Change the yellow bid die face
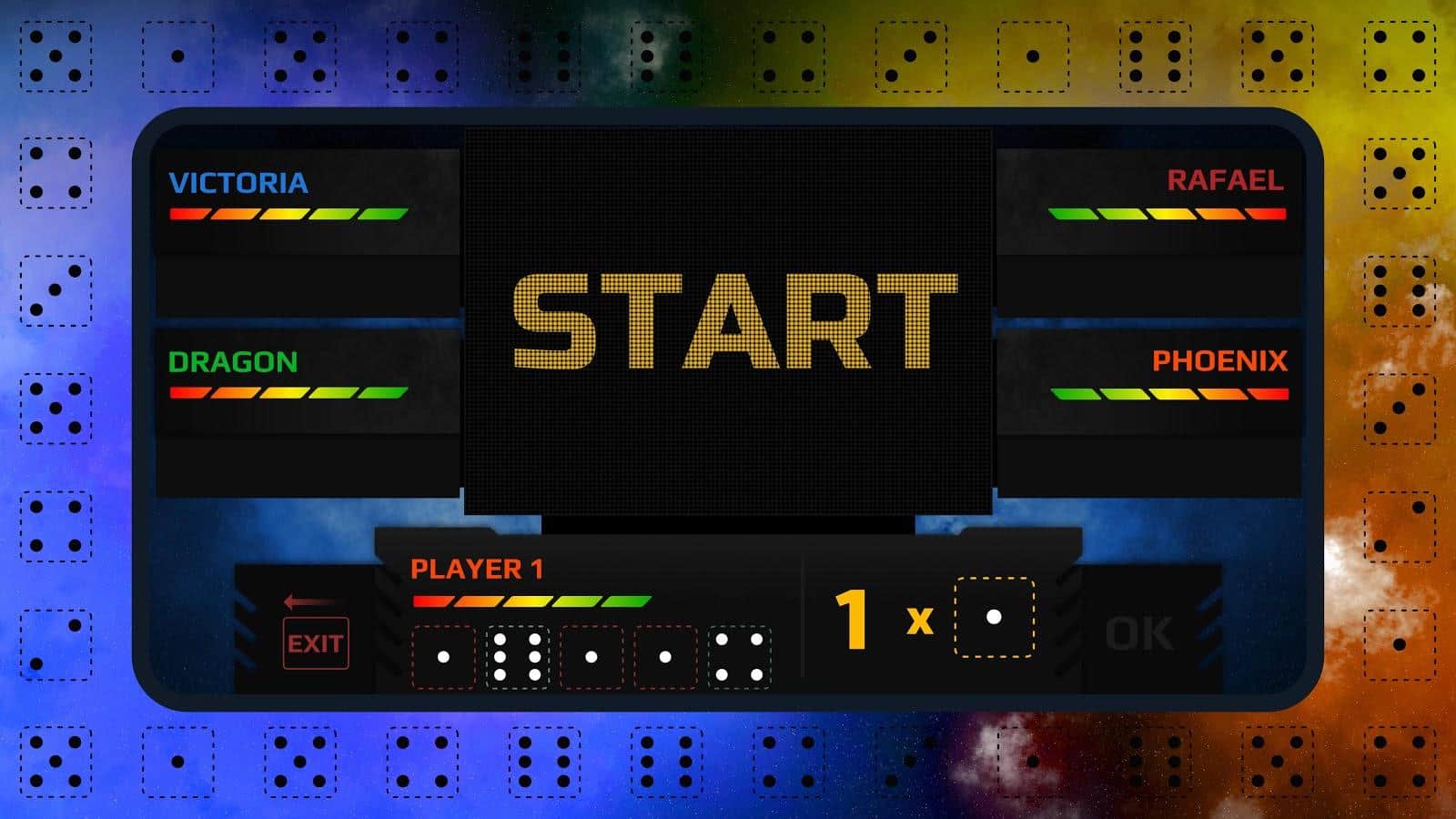This screenshot has width=1456, height=819. [994, 618]
